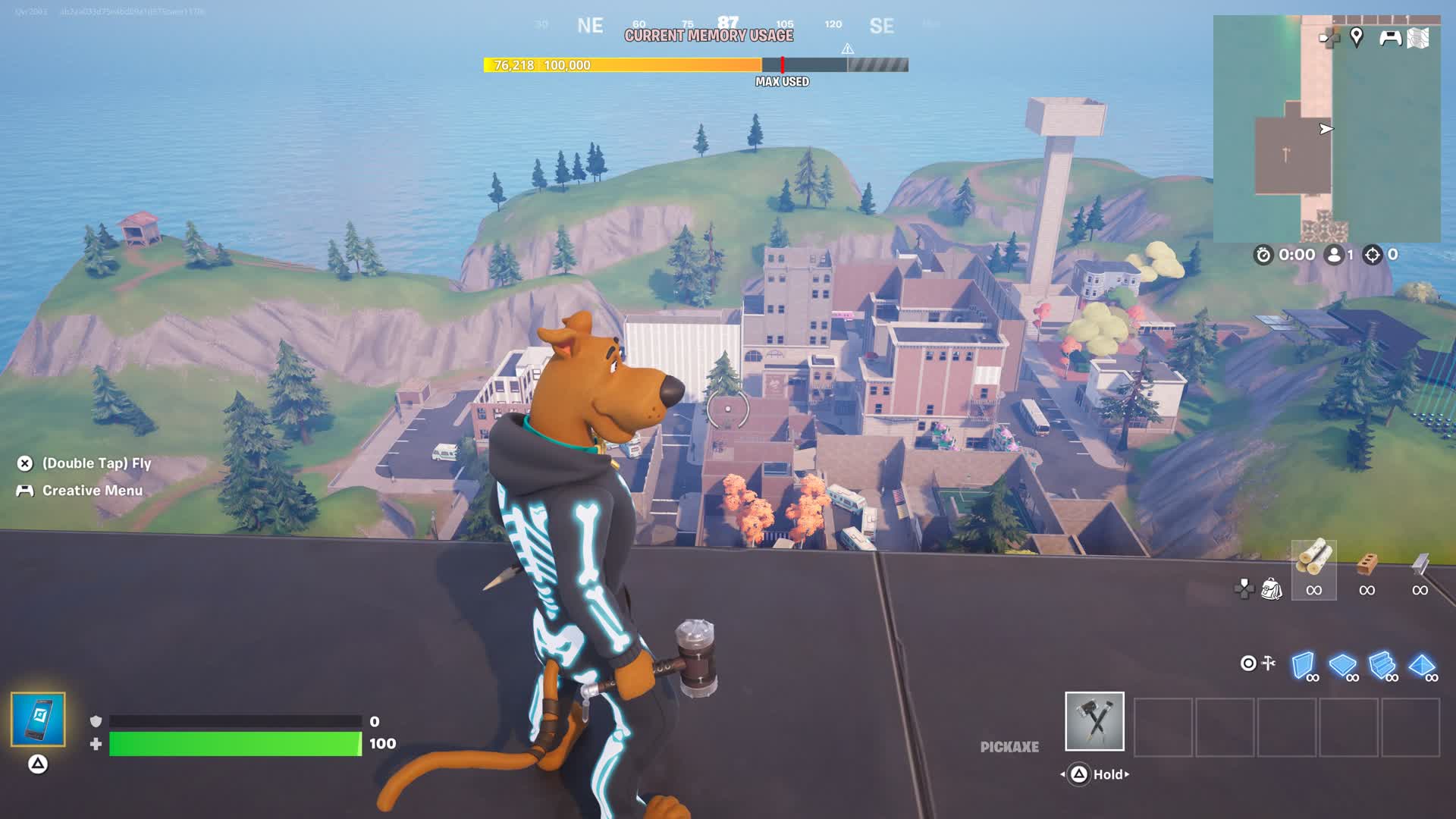Click the map marker pin icon
1456x819 pixels.
[1357, 36]
